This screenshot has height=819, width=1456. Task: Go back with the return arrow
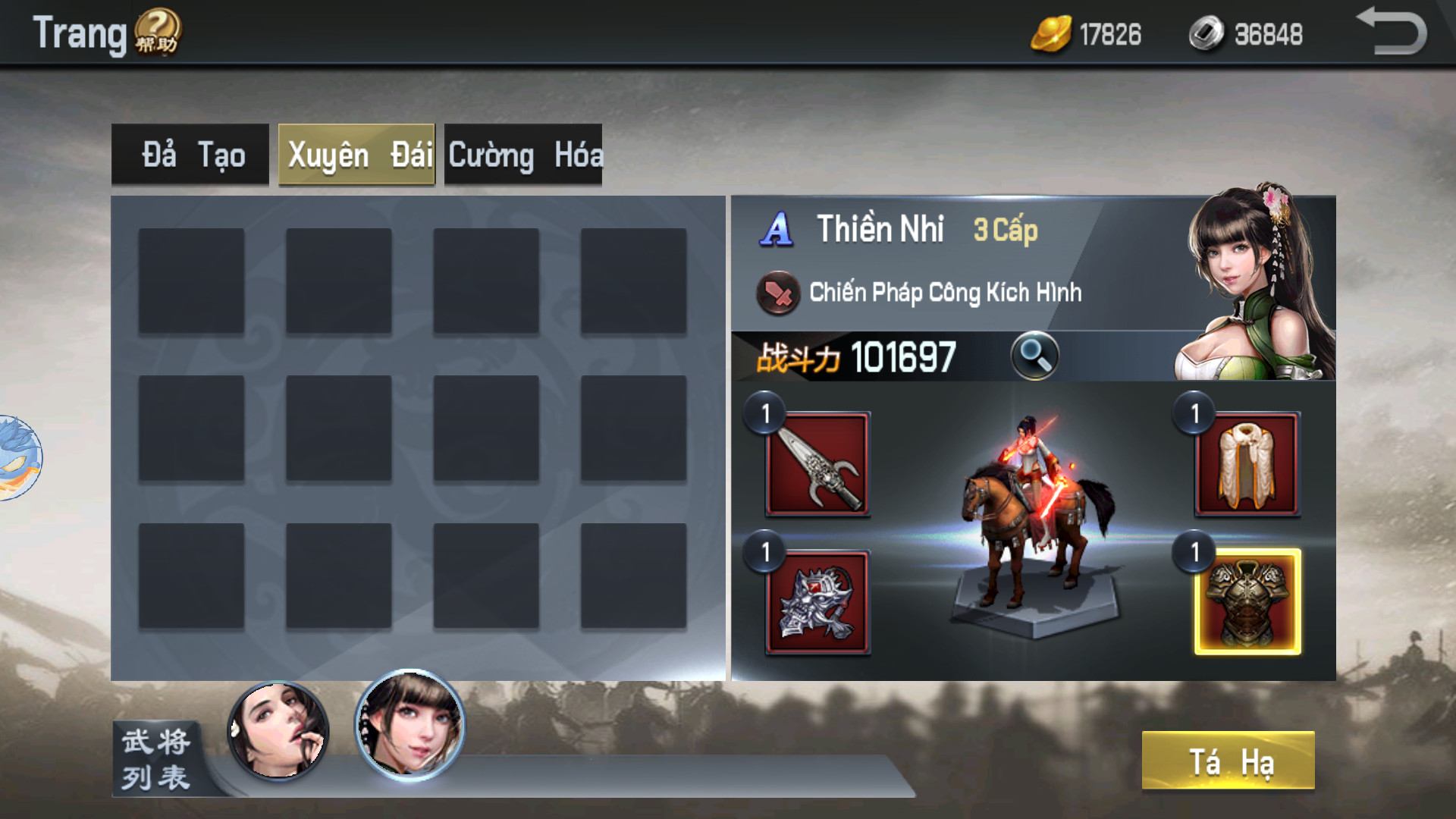click(1392, 32)
